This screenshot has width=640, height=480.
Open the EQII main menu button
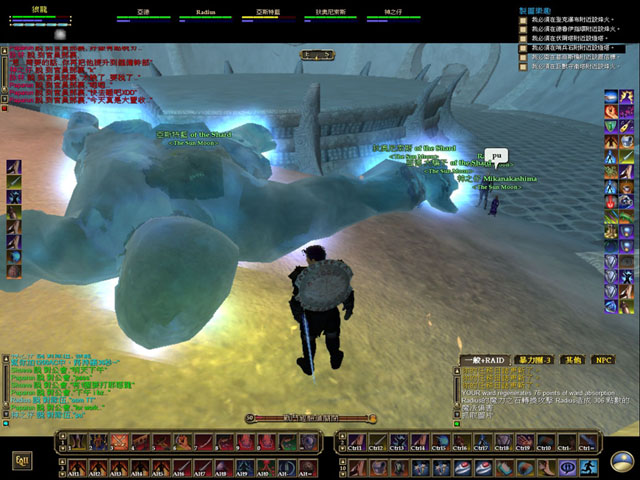pyautogui.click(x=21, y=460)
